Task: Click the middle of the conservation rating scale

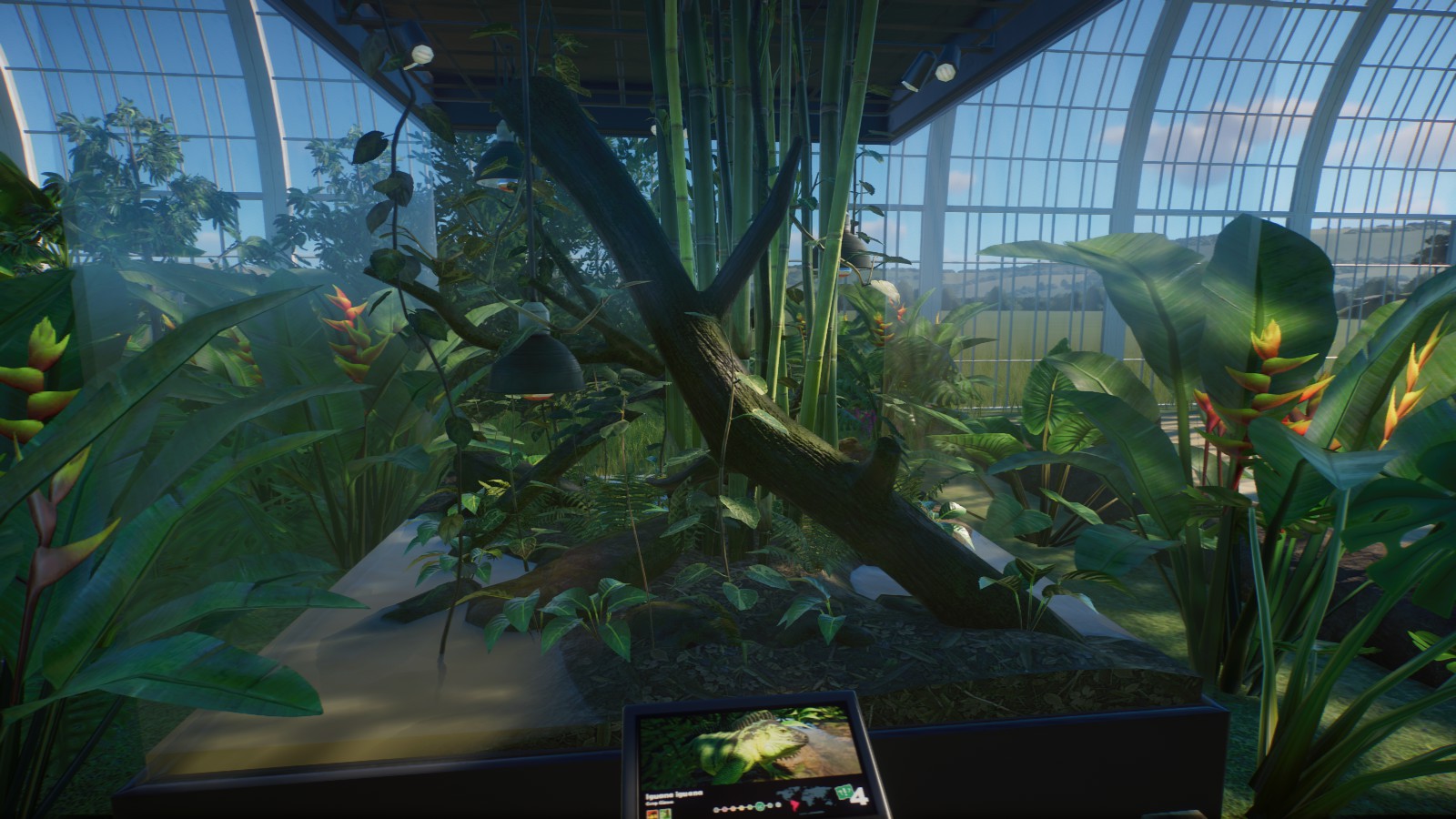Action: (x=746, y=808)
